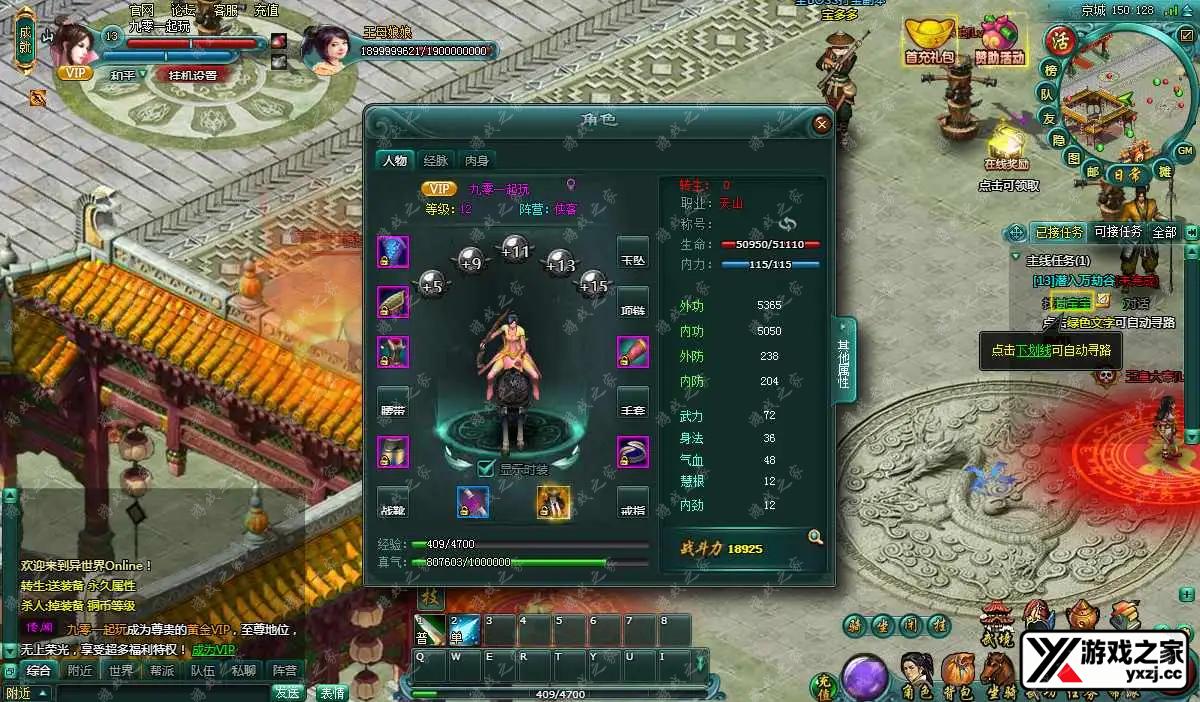Open the 表情 emoticon picker
Viewport: 1200px width, 702px height.
pos(332,692)
